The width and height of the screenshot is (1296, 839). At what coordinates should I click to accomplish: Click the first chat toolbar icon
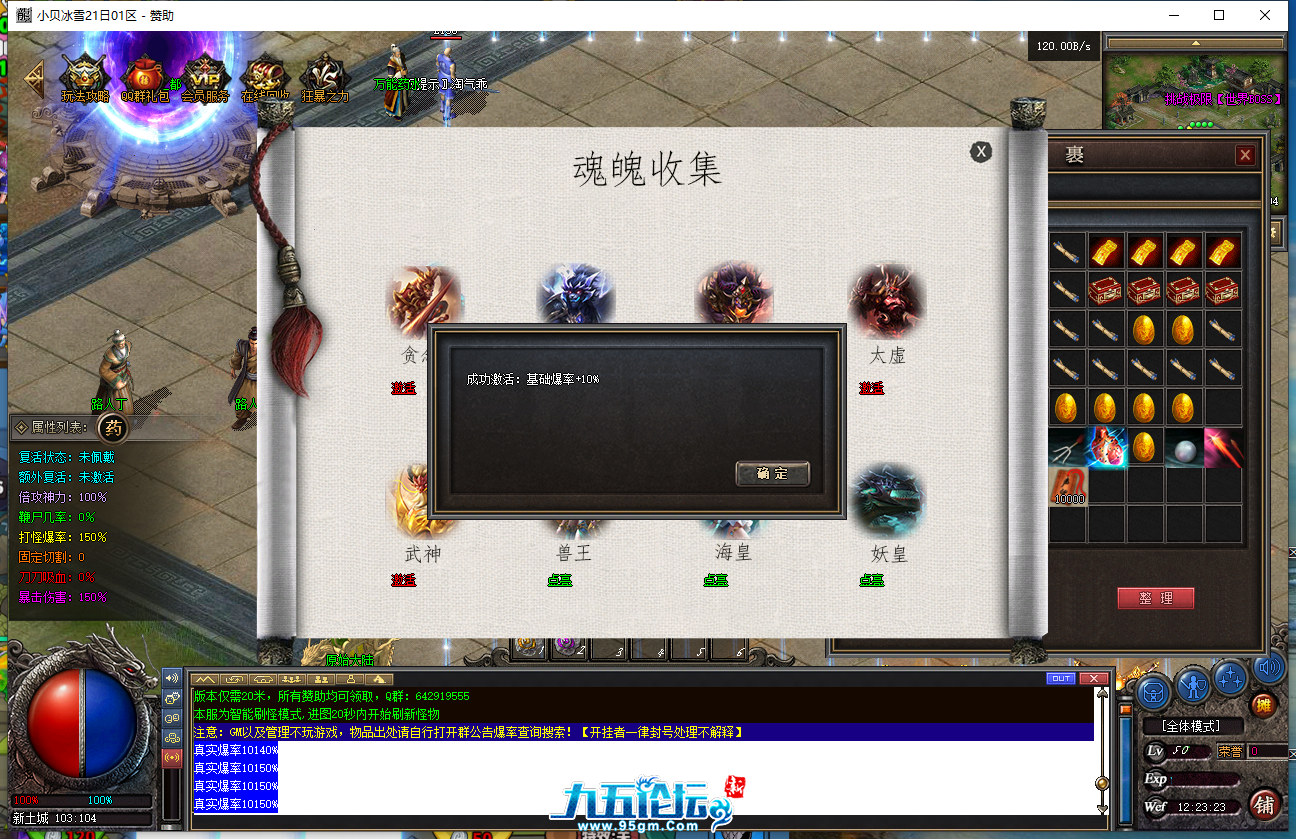point(205,679)
